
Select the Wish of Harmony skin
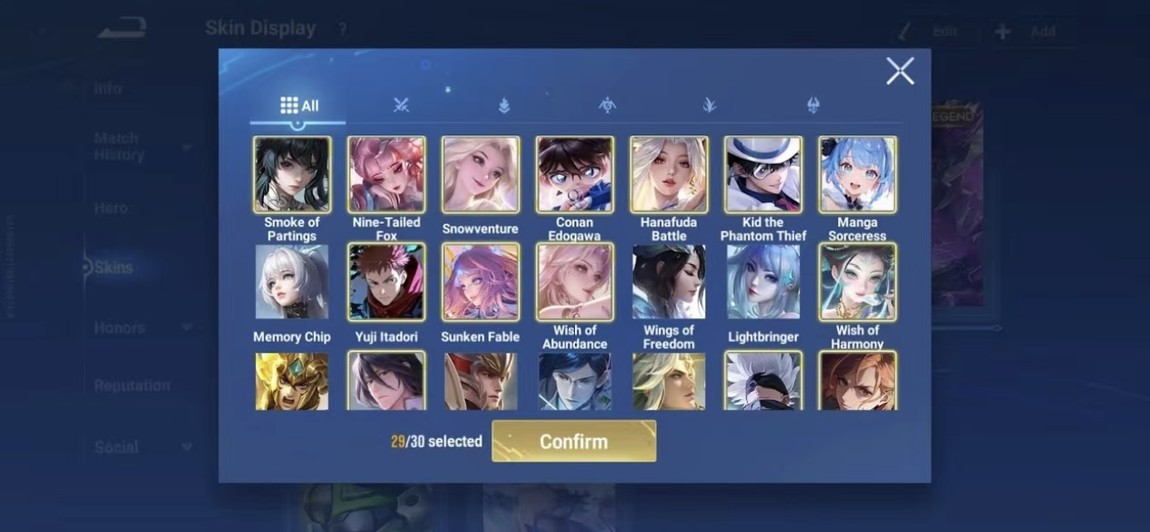point(857,282)
